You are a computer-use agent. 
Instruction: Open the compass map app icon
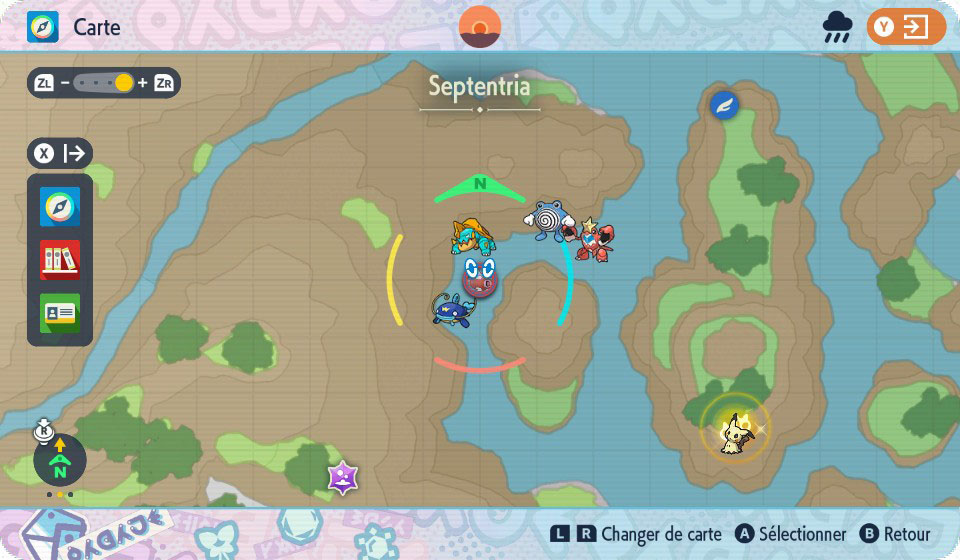coord(60,207)
